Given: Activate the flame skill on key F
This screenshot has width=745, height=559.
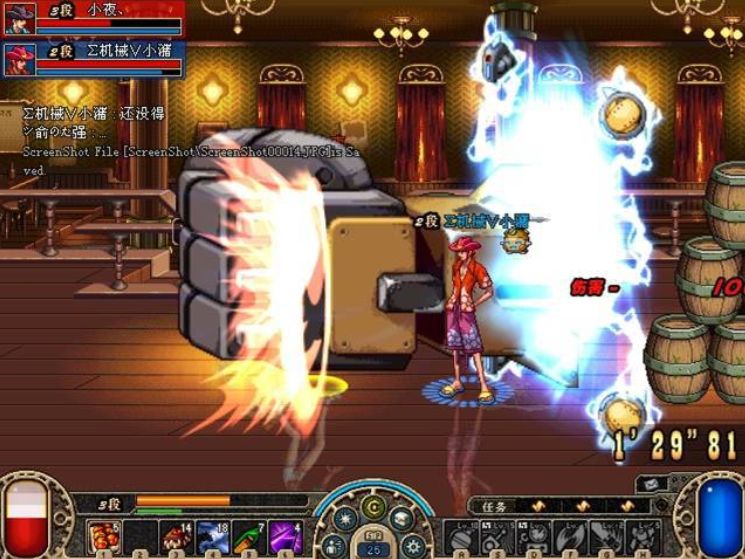Looking at the screenshot, I should [570, 536].
